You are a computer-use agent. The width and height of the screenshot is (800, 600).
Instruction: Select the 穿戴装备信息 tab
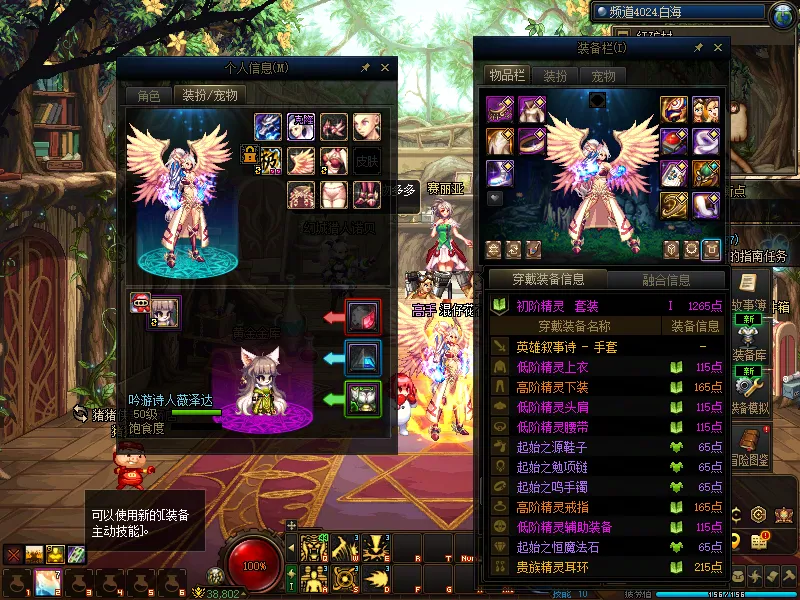point(547,280)
